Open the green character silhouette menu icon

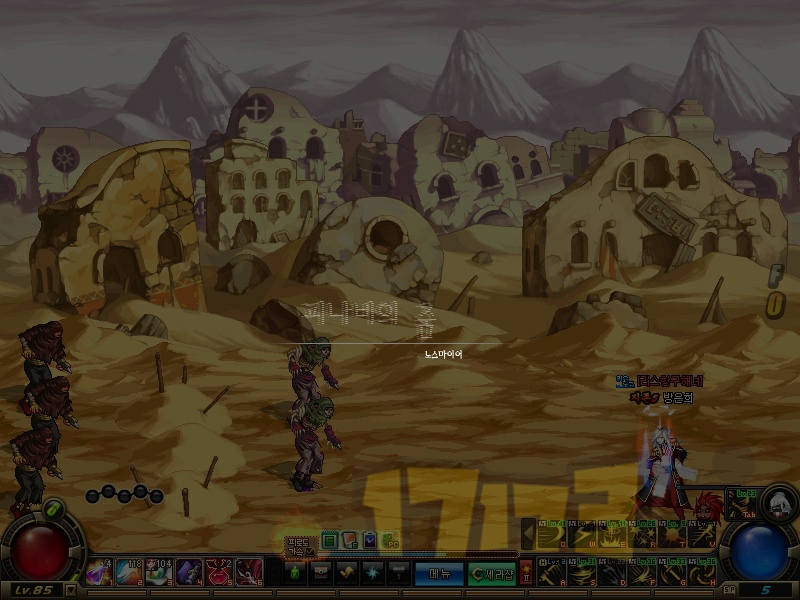(295, 574)
